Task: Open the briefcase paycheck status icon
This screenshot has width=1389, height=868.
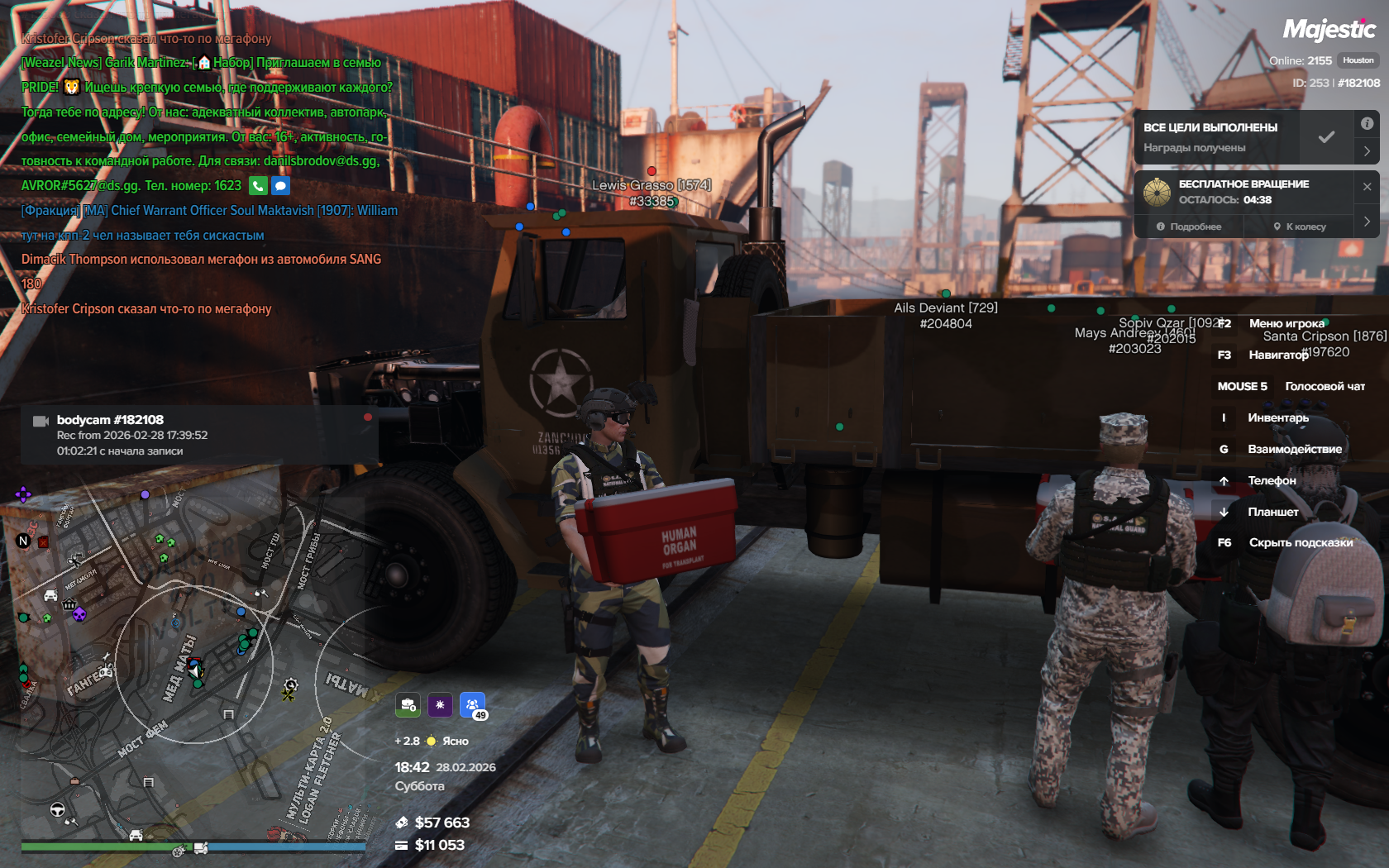Action: point(408,704)
